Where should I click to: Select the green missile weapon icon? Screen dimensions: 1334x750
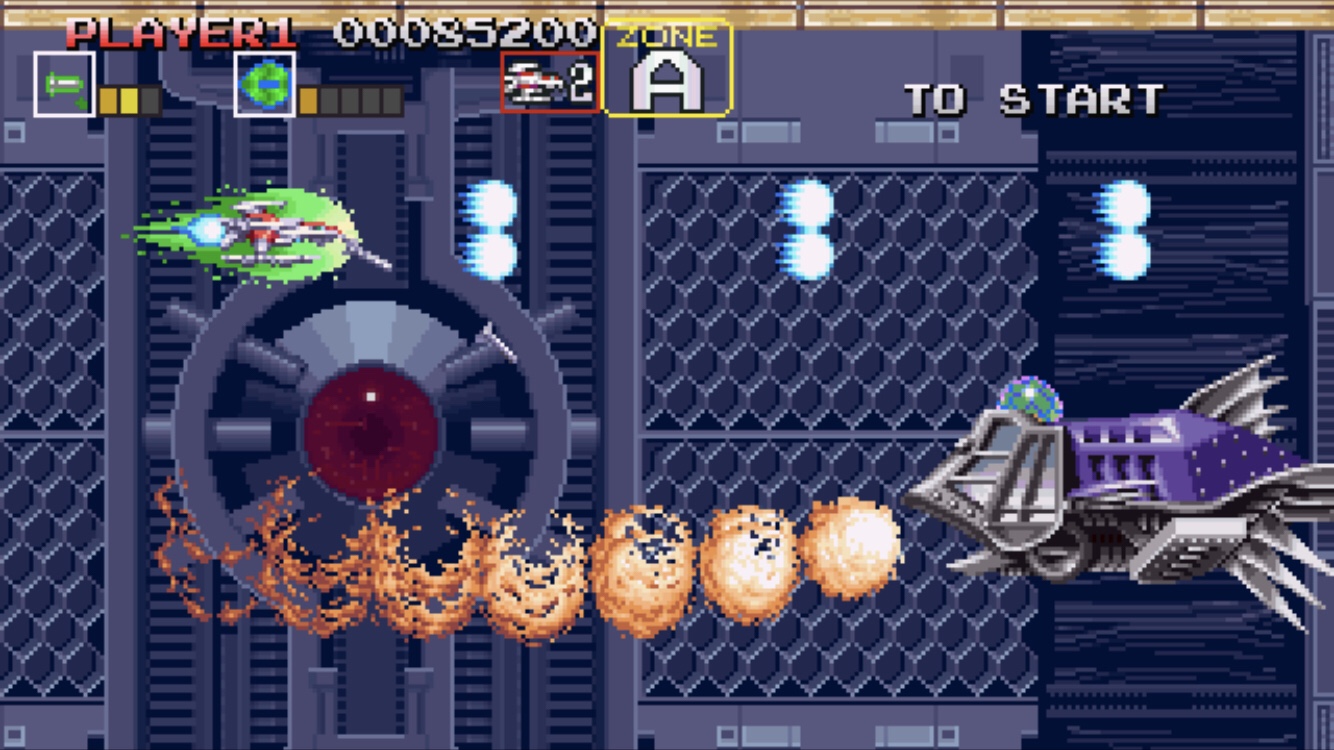(65, 85)
